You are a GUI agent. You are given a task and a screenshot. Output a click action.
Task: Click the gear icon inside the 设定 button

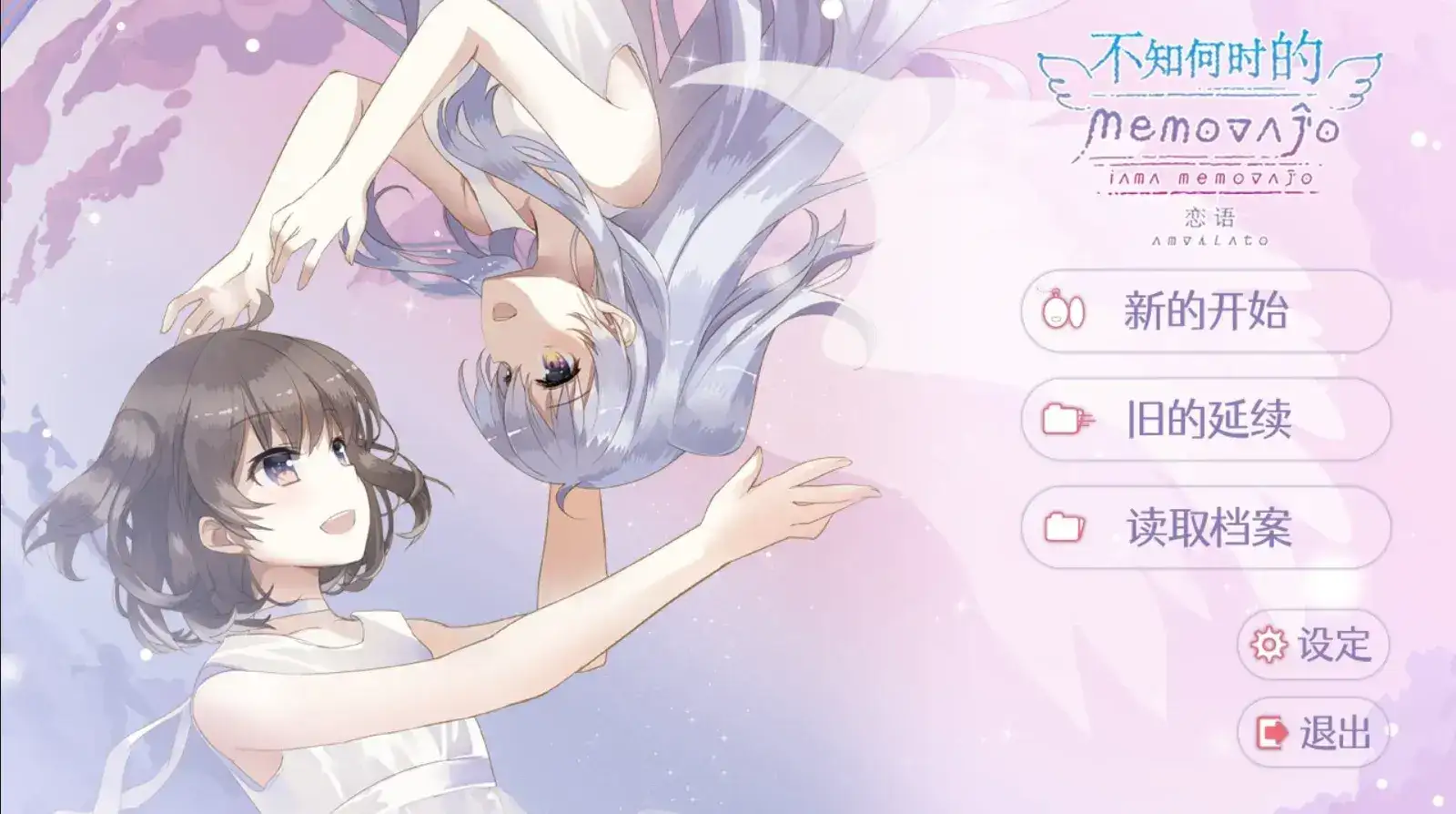pyautogui.click(x=1268, y=642)
